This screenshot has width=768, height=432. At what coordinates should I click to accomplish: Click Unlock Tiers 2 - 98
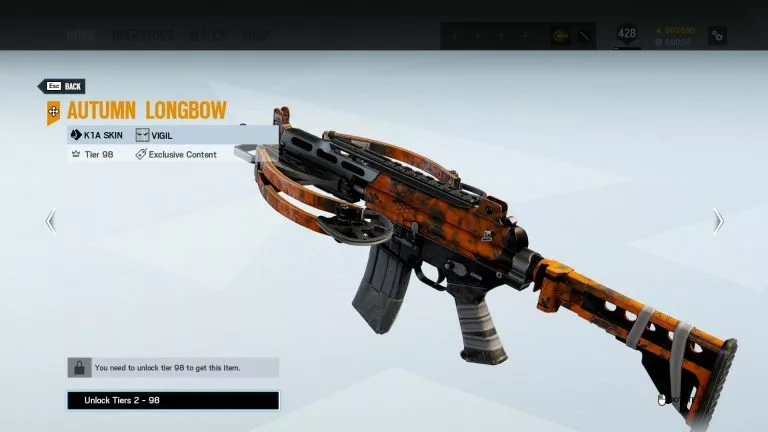tap(173, 401)
